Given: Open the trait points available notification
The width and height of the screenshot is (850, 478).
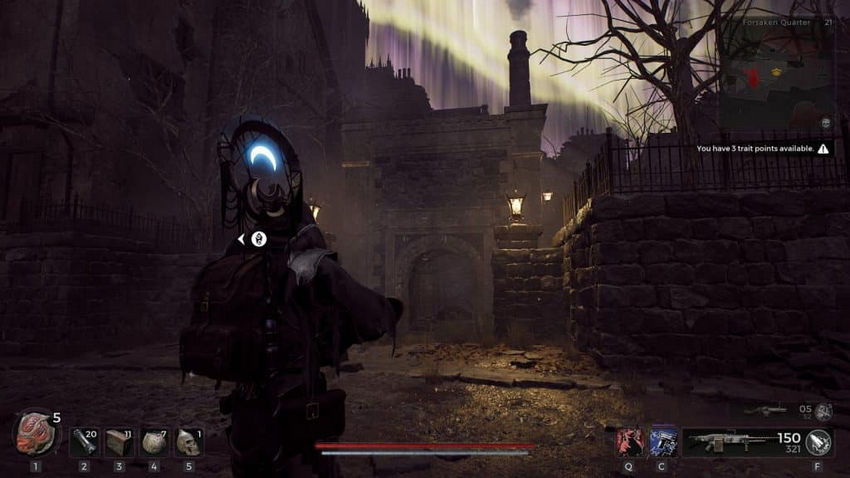Looking at the screenshot, I should [762, 149].
